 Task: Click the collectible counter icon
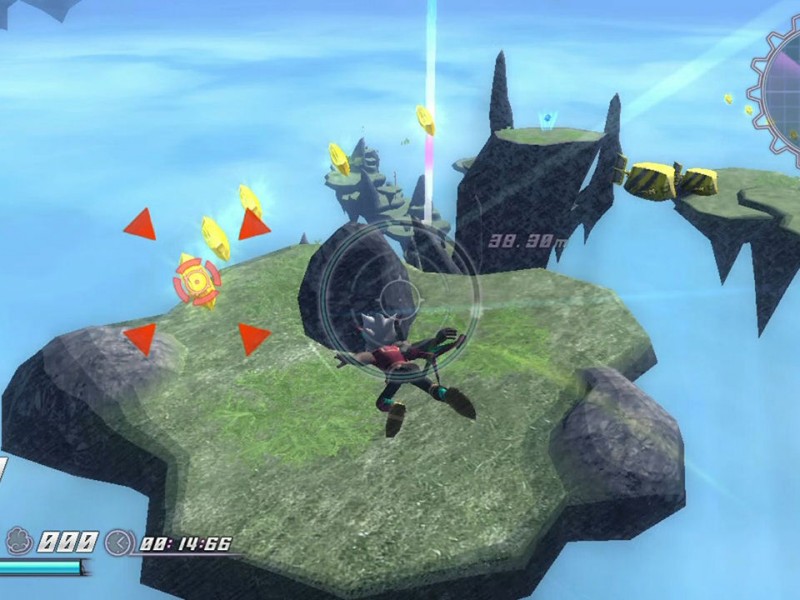pyautogui.click(x=17, y=543)
